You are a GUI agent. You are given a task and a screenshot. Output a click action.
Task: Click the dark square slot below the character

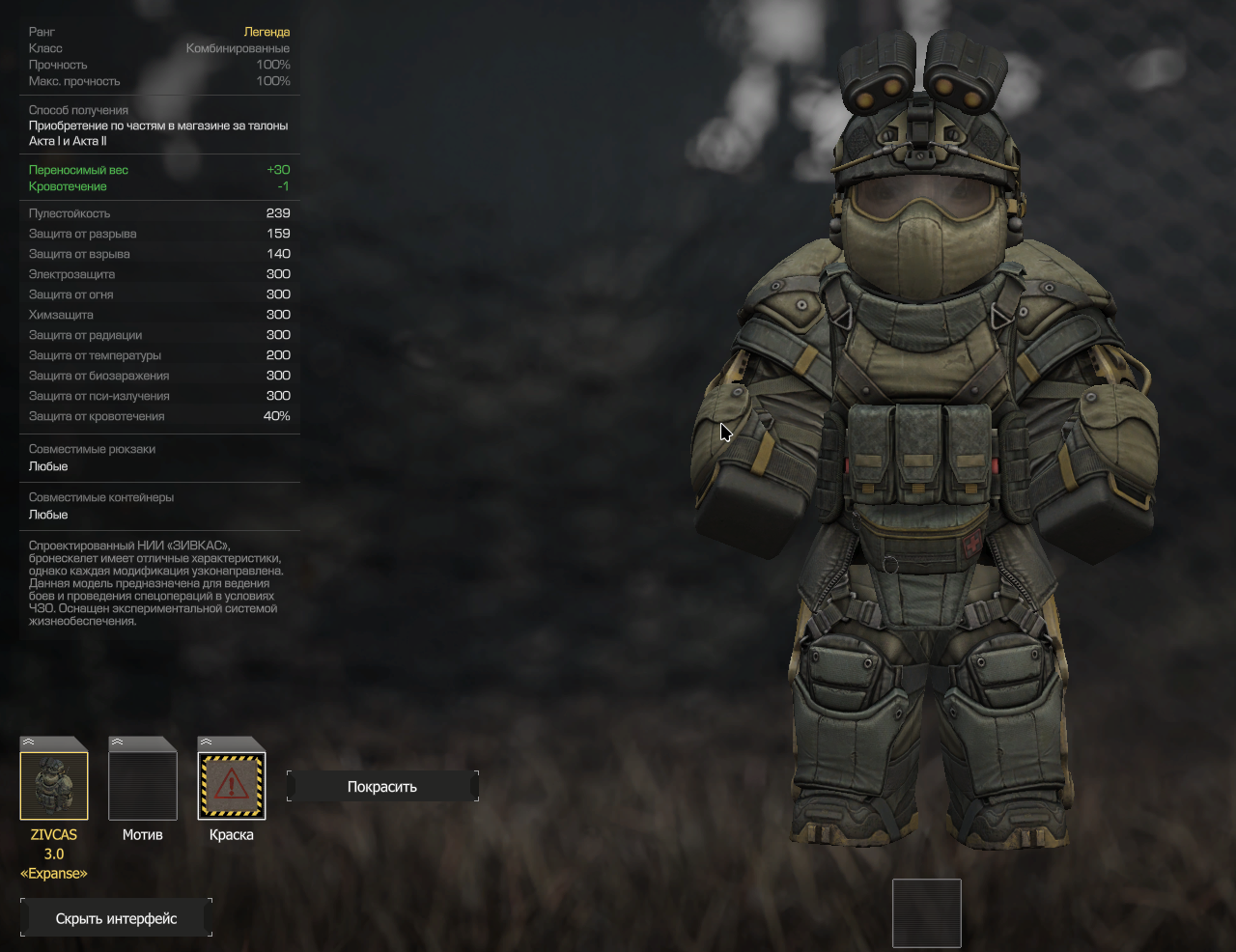pyautogui.click(x=926, y=912)
